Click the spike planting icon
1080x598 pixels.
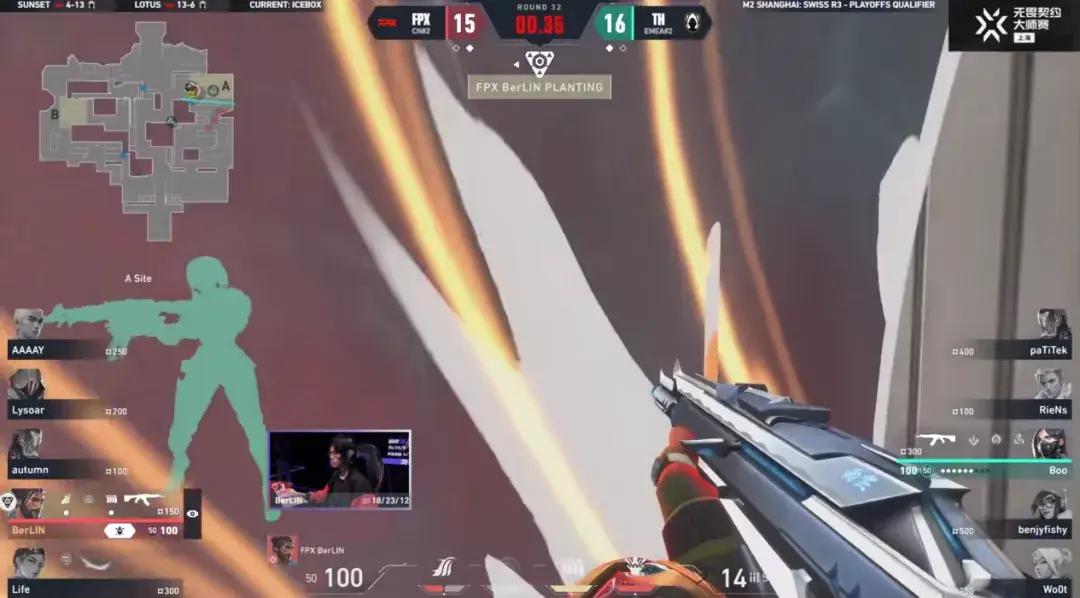pyautogui.click(x=539, y=64)
